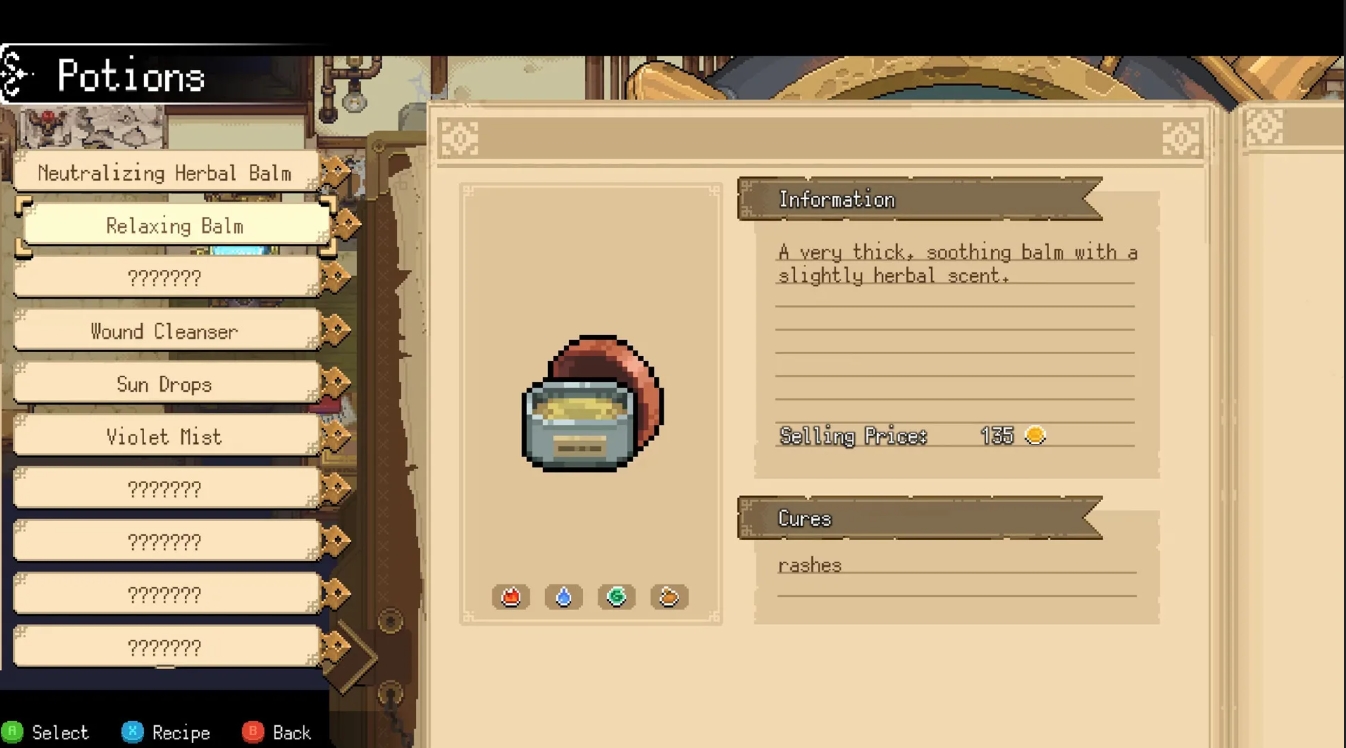Select the fire element icon below the balm
1346x748 pixels.
510,596
